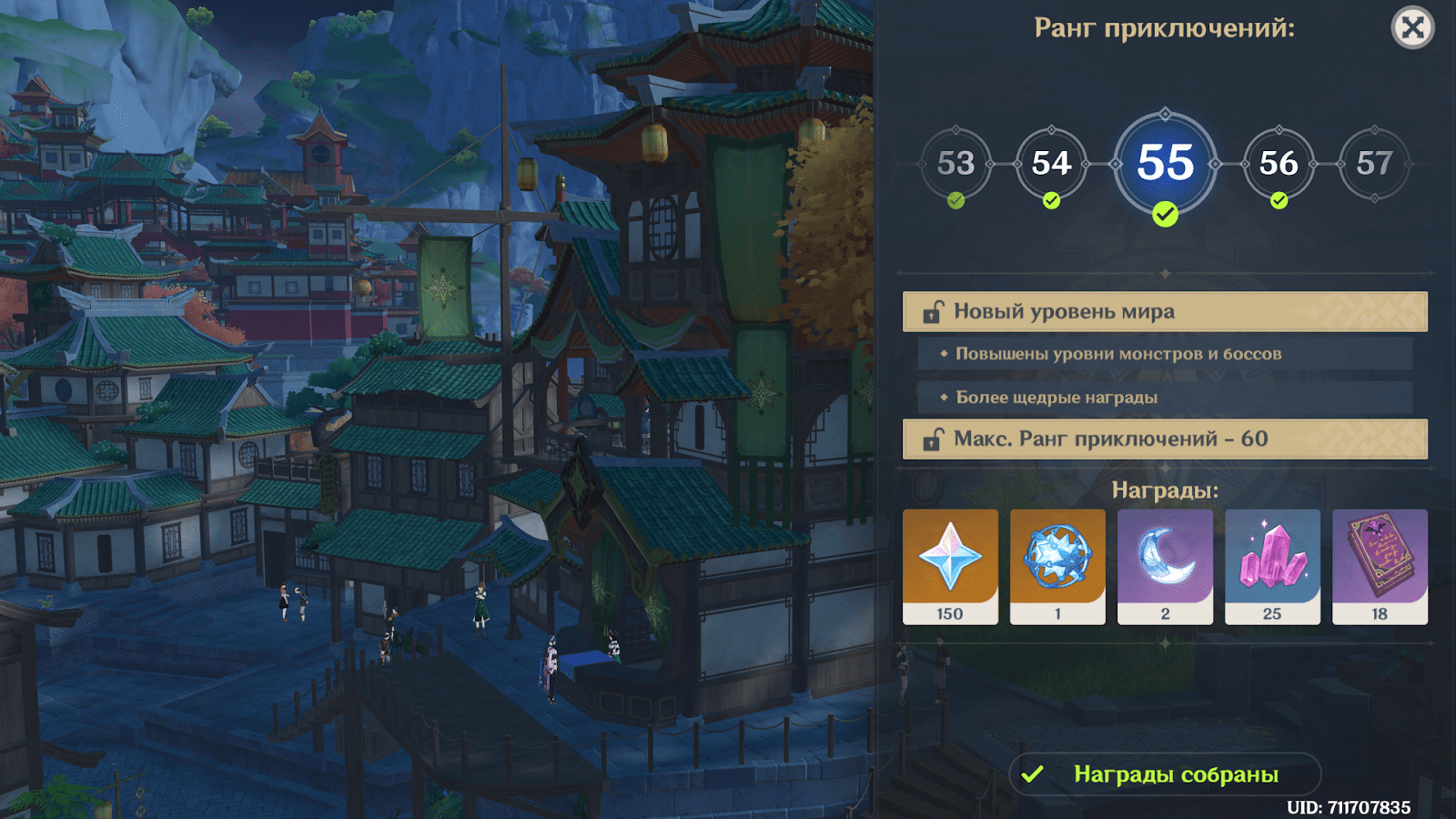Click the "Новый уровень мира" banner
The width and height of the screenshot is (1456, 819).
(x=1165, y=311)
